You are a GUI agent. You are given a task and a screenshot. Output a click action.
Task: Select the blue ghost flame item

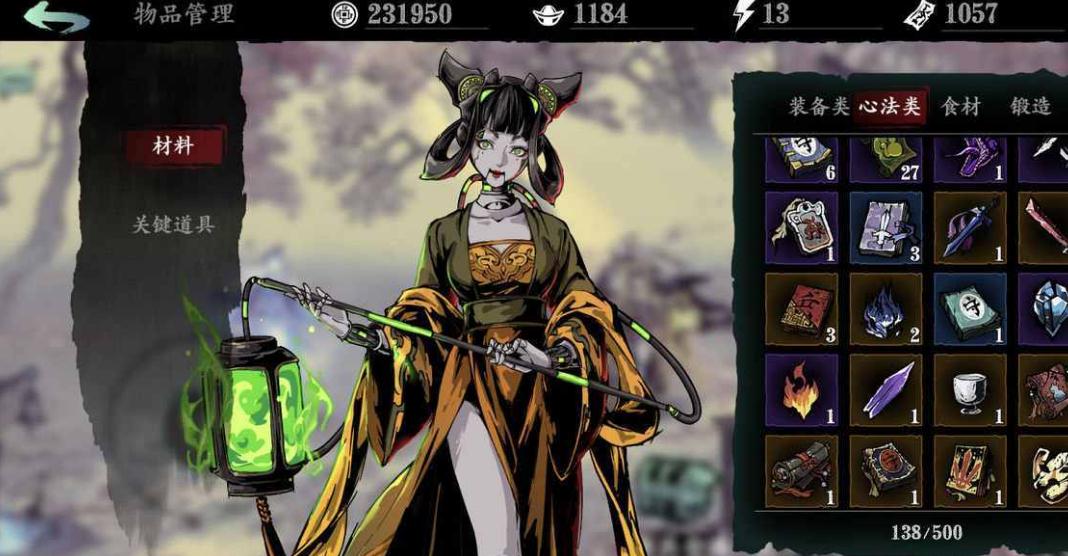886,308
